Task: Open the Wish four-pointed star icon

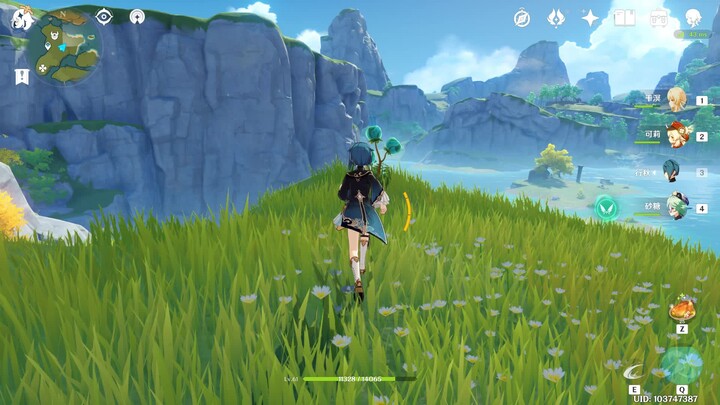Action: [590, 18]
